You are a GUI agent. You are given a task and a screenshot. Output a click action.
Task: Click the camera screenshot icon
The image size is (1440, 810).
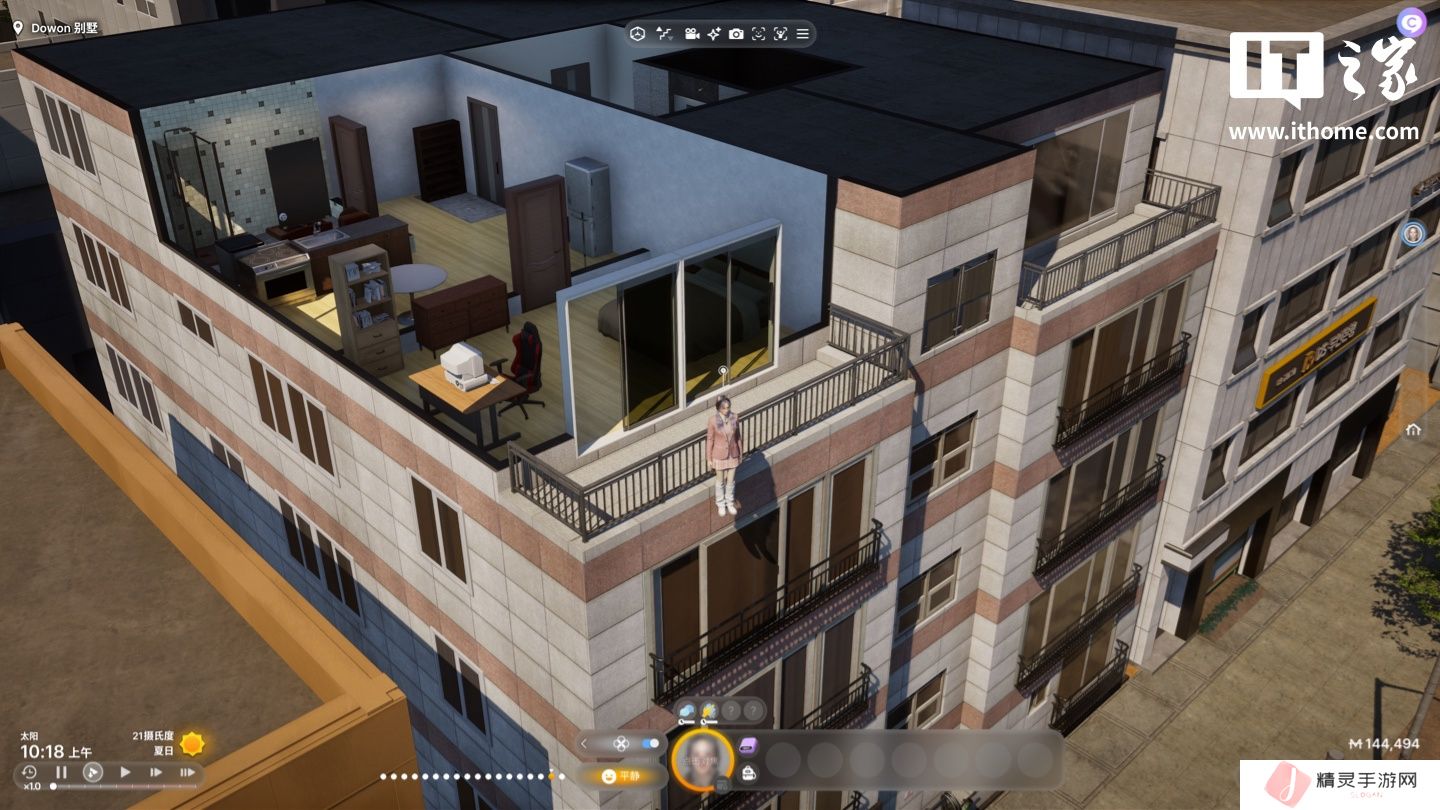(736, 34)
